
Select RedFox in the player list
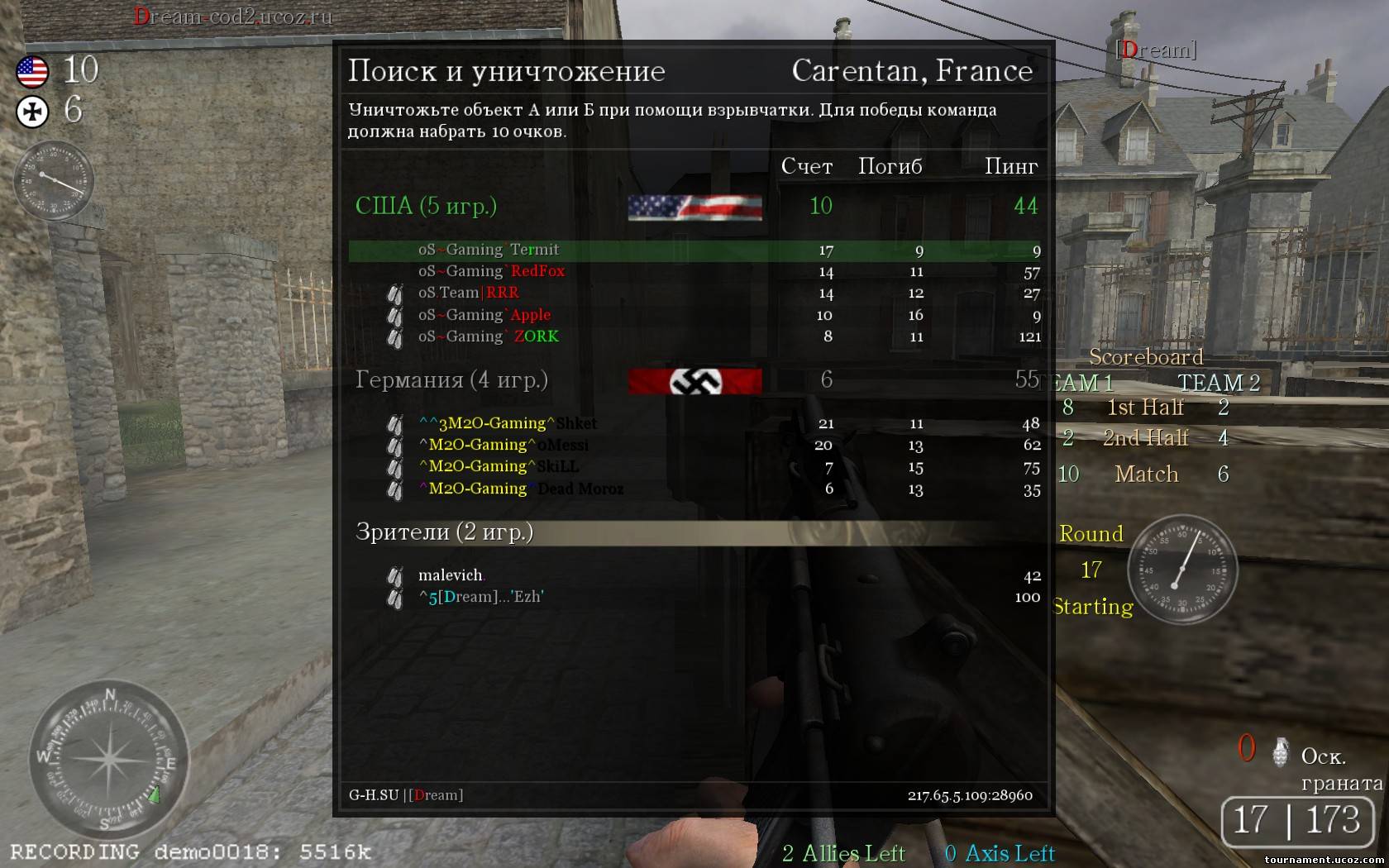pyautogui.click(x=537, y=271)
